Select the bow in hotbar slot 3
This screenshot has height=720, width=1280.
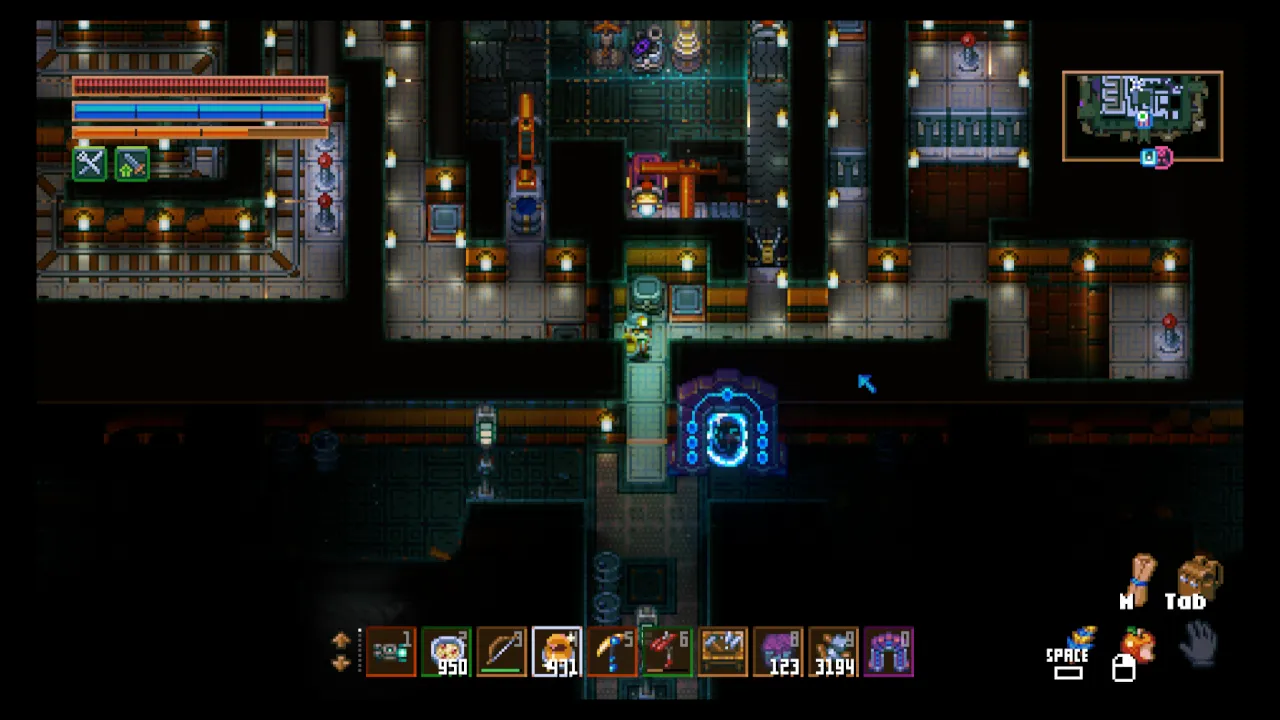click(501, 652)
